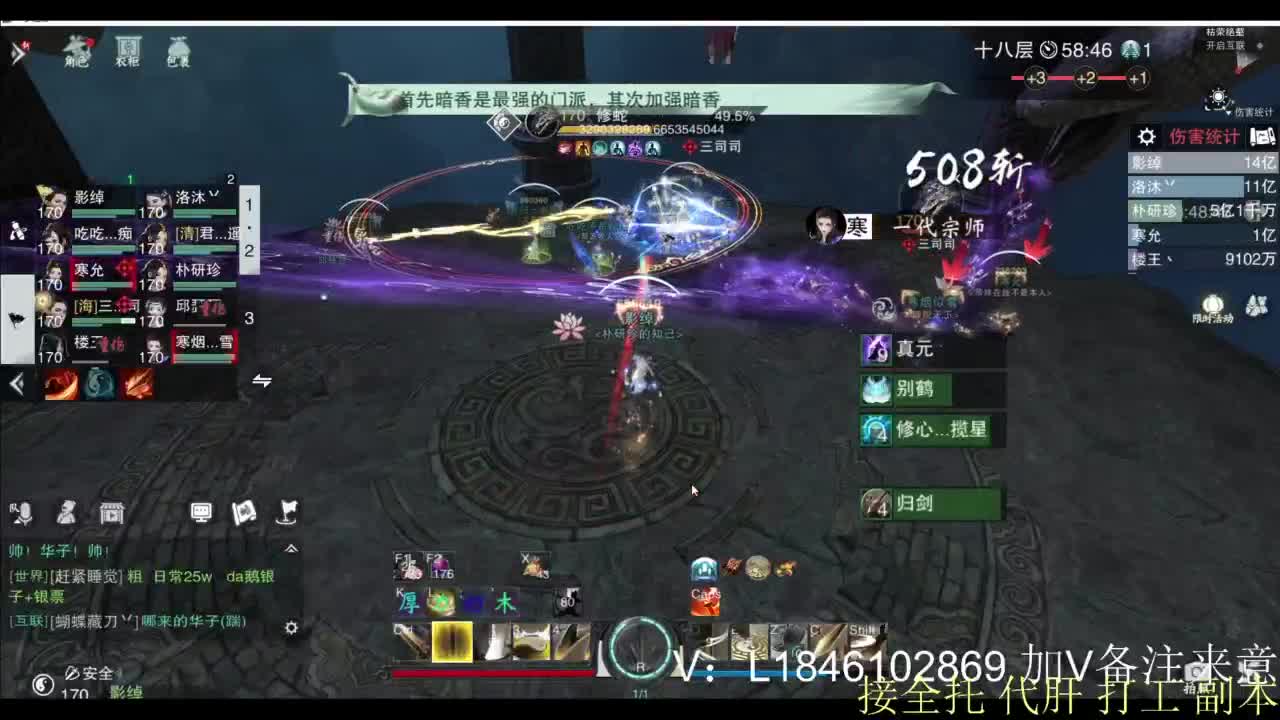Switch to team group tab 3
Screen dimensions: 1280x720
click(x=248, y=318)
